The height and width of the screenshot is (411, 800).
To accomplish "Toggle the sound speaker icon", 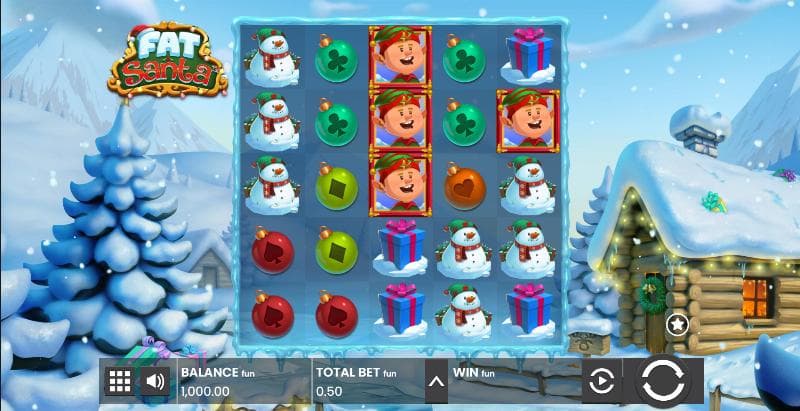I will (154, 381).
